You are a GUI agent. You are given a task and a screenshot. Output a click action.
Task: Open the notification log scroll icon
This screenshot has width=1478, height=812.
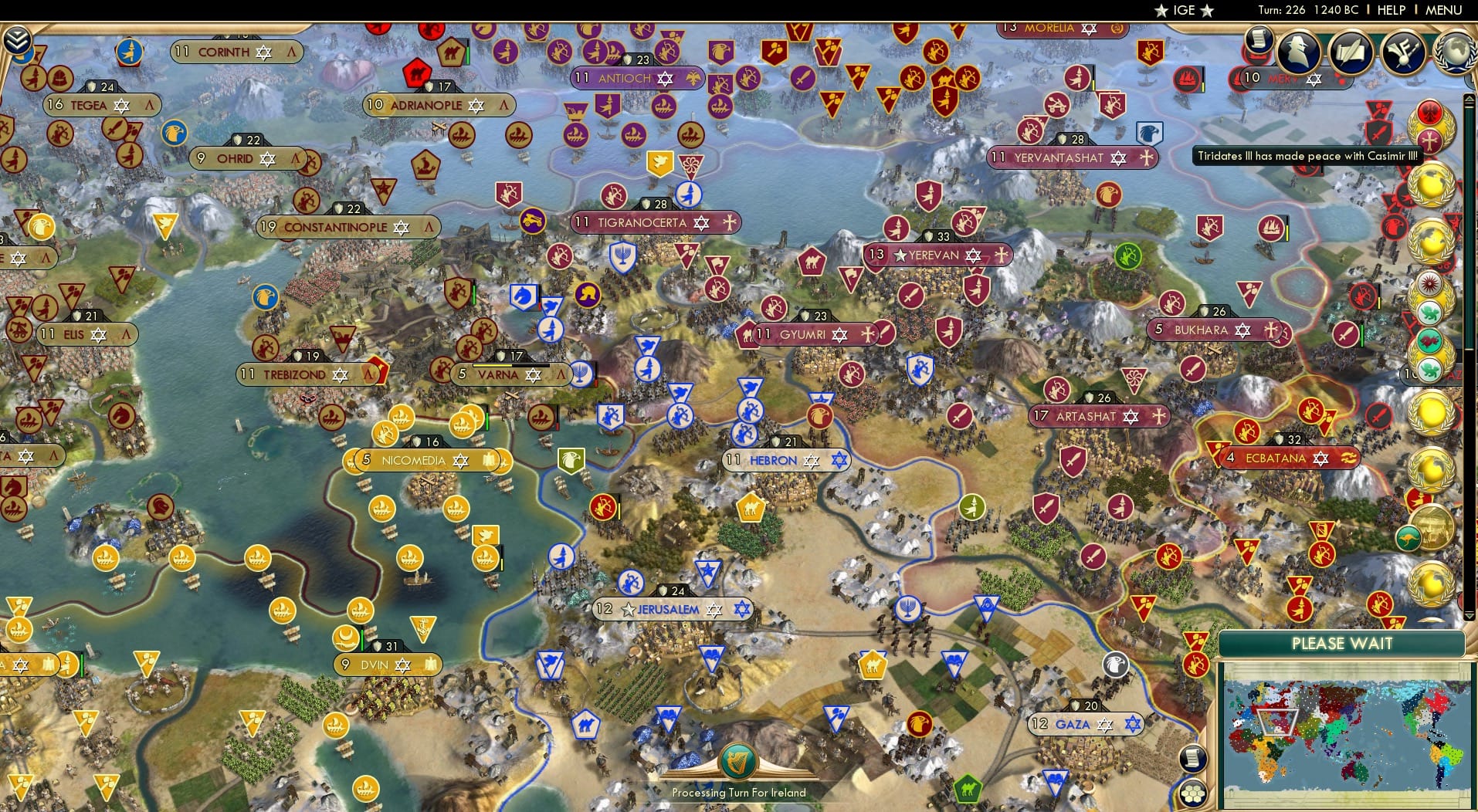[1257, 39]
